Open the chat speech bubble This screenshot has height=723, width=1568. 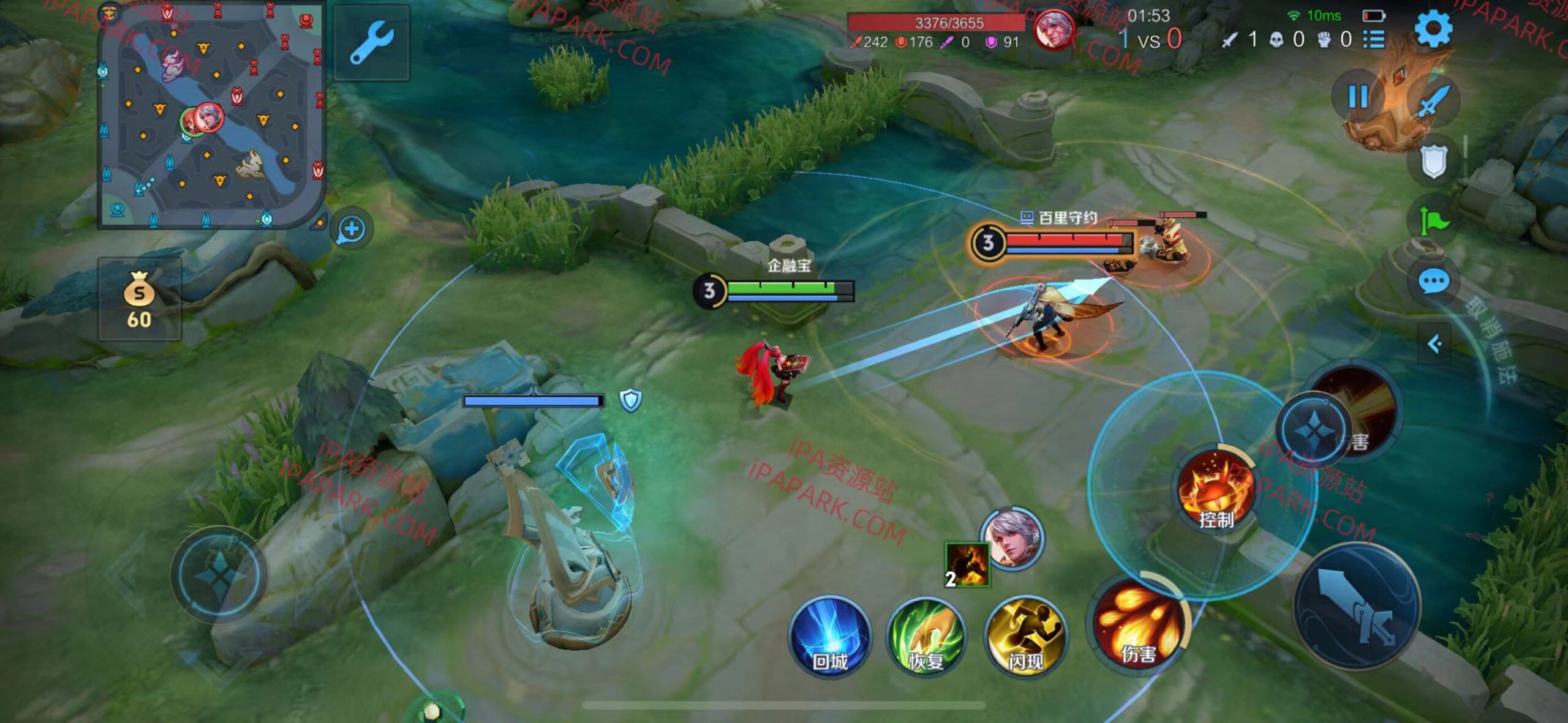pyautogui.click(x=1433, y=282)
